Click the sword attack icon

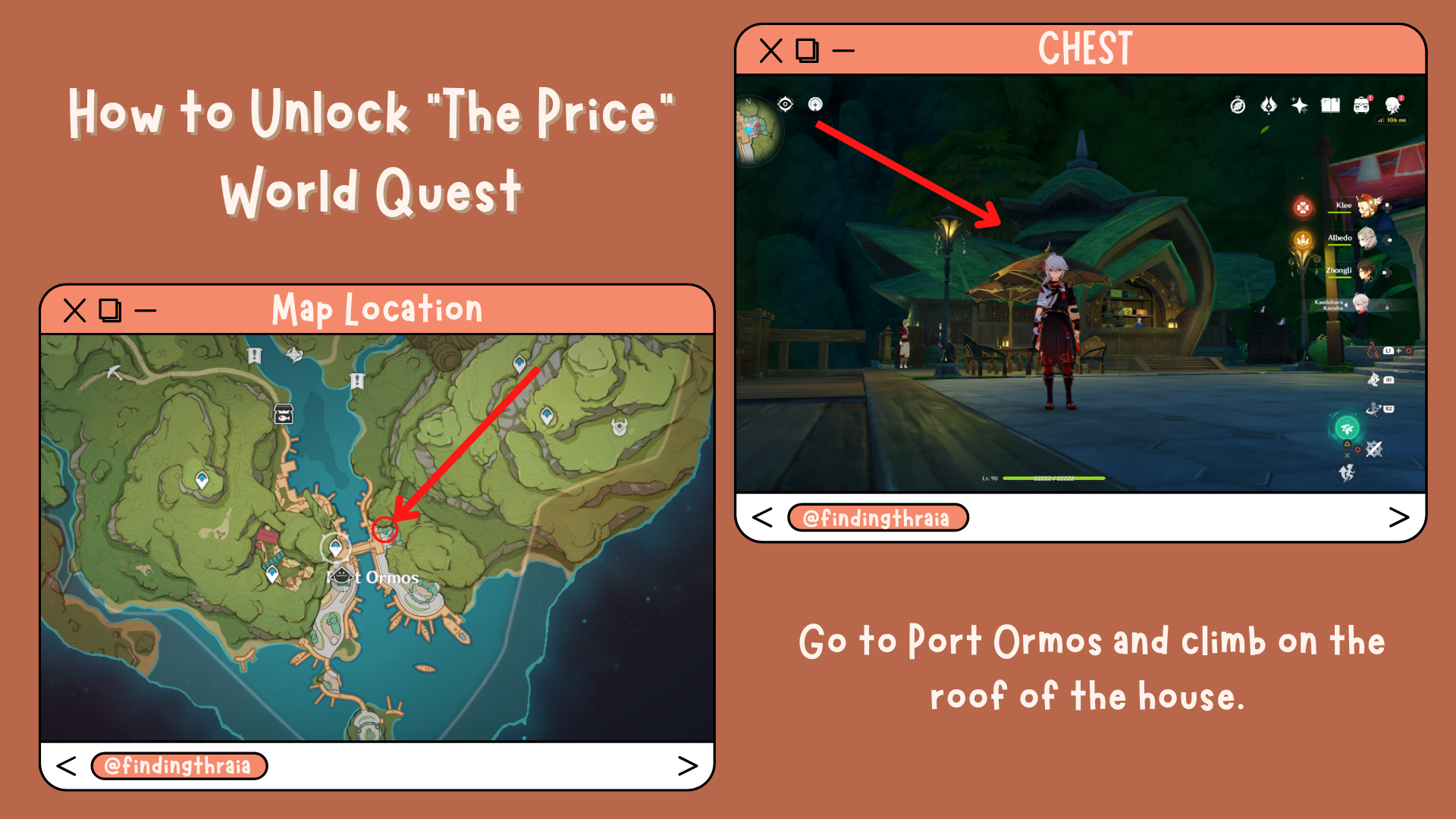tap(1374, 450)
